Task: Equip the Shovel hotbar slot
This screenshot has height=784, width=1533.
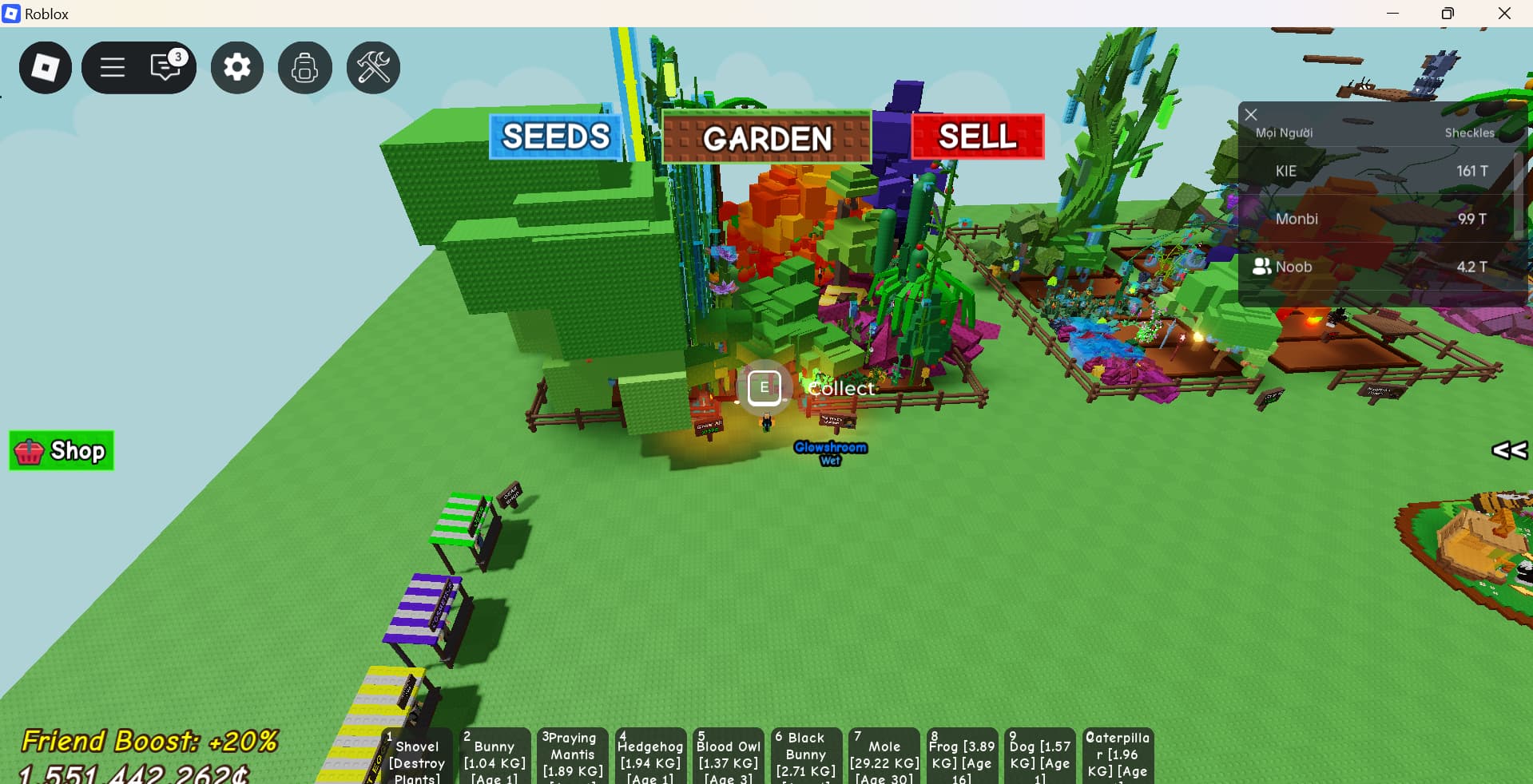Action: 416,757
